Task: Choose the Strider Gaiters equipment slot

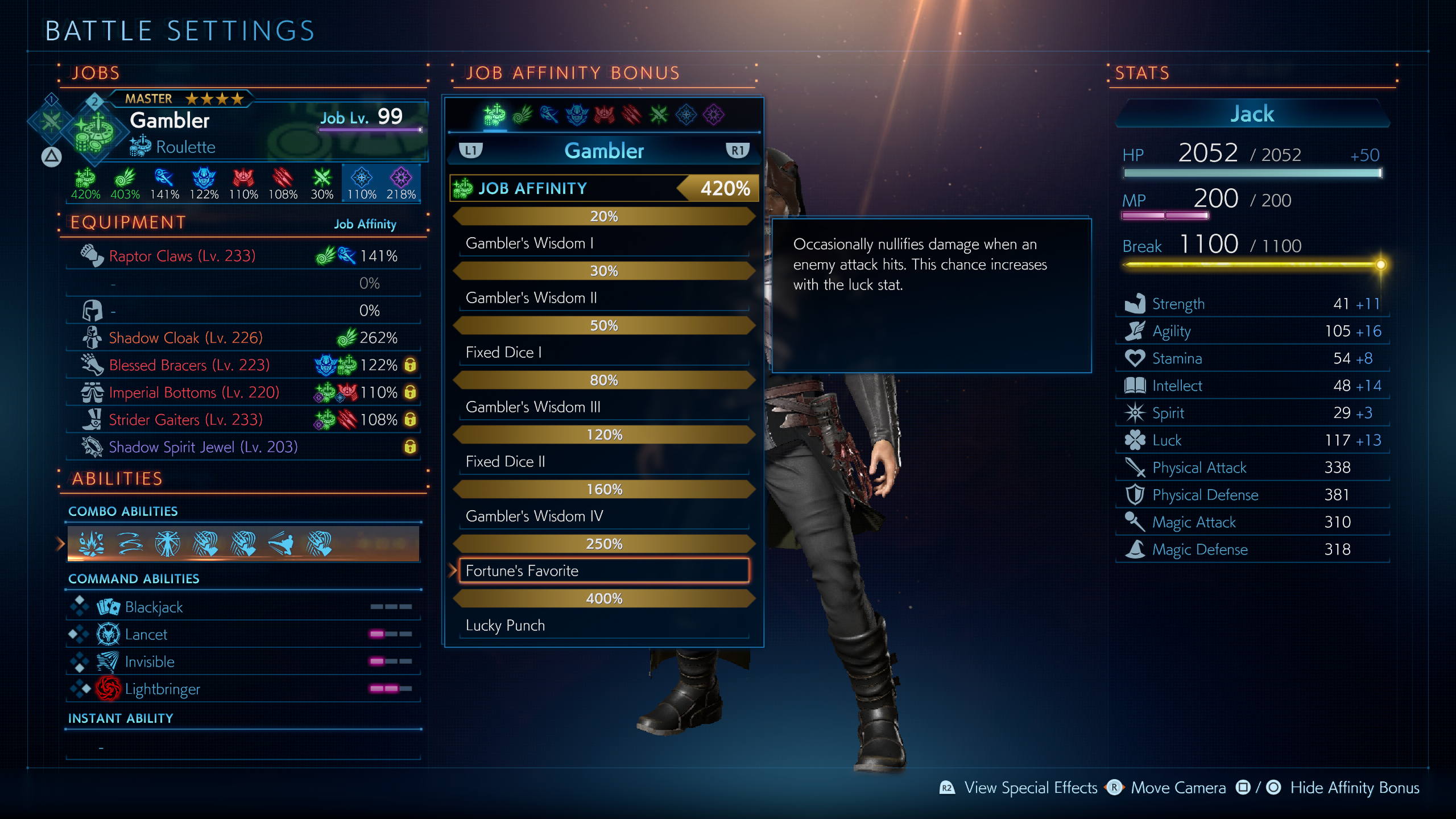Action: (243, 420)
